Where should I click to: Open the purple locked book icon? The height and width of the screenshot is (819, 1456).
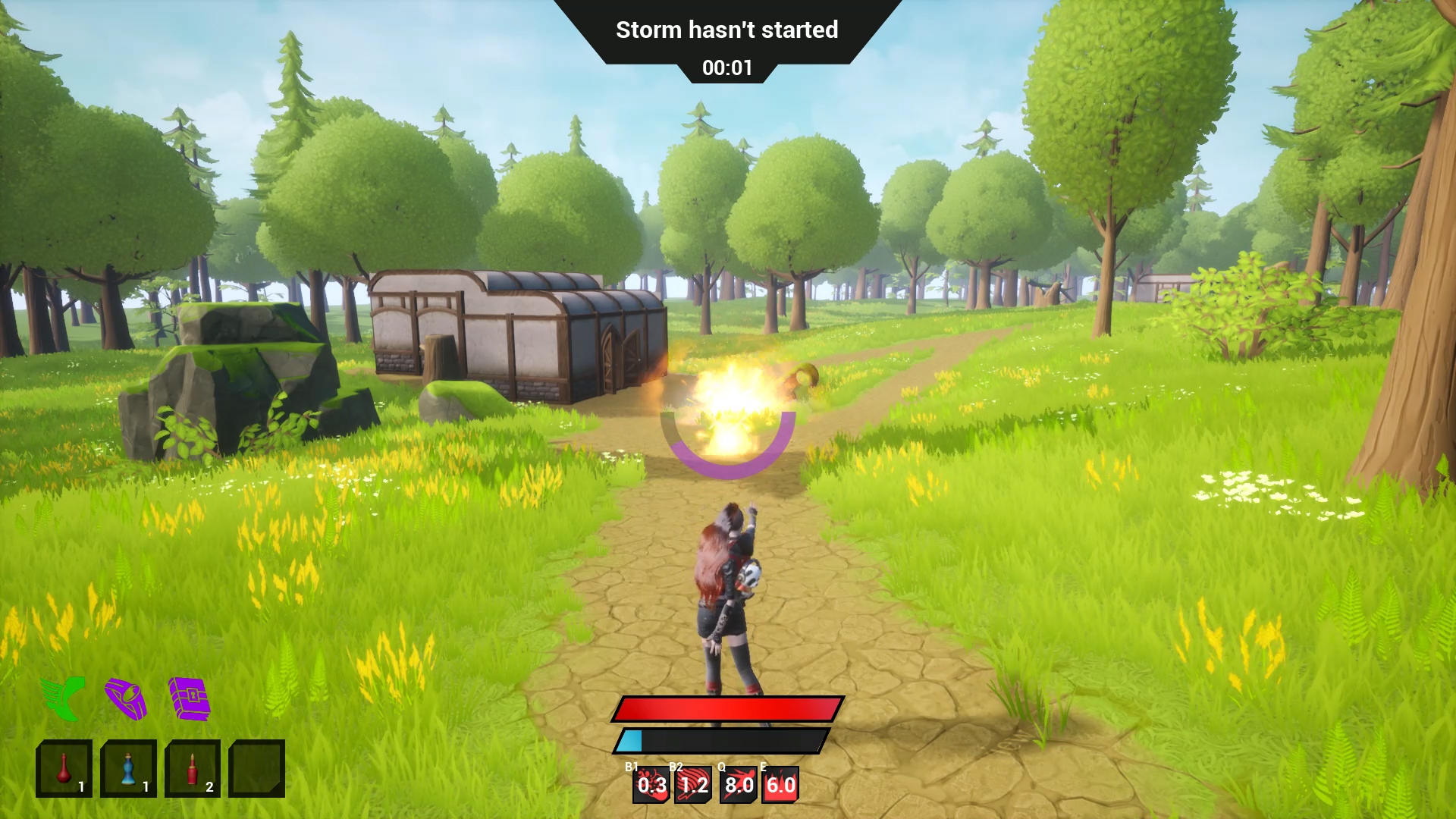pos(189,698)
